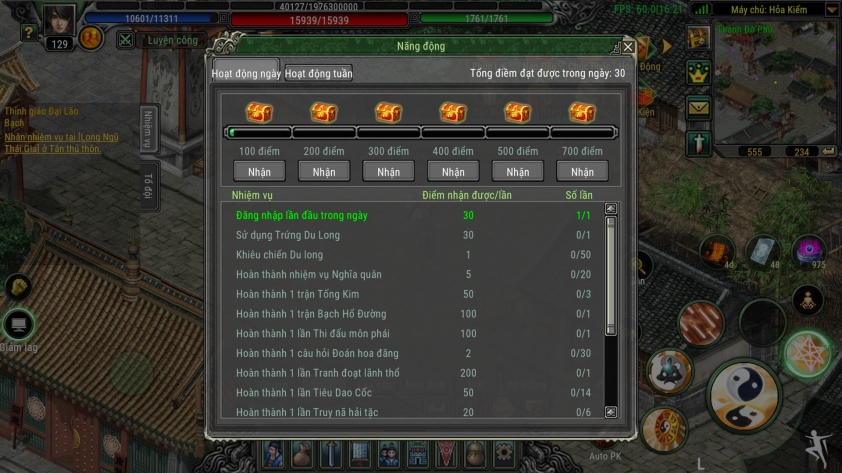Claim the 700 điểm reward with Nhận

point(582,172)
